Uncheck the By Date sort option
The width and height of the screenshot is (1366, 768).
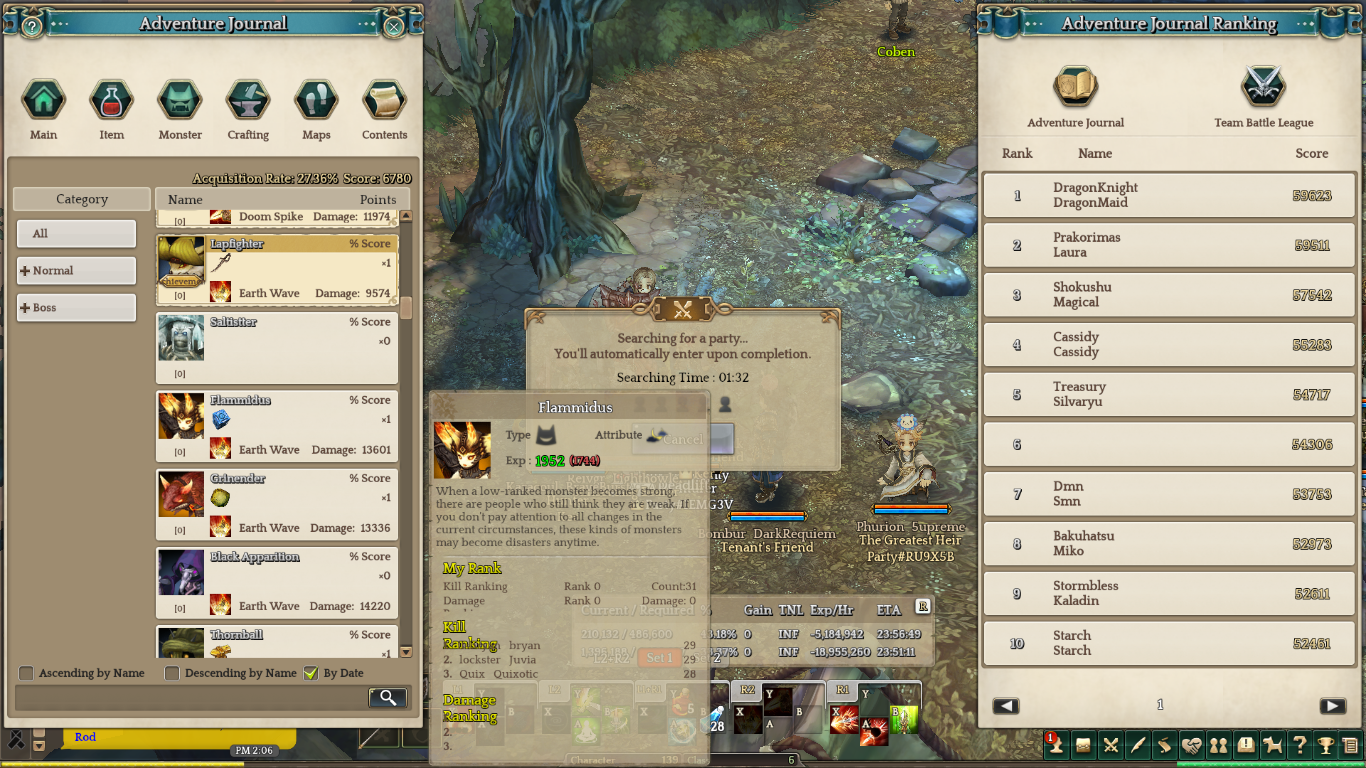point(311,673)
